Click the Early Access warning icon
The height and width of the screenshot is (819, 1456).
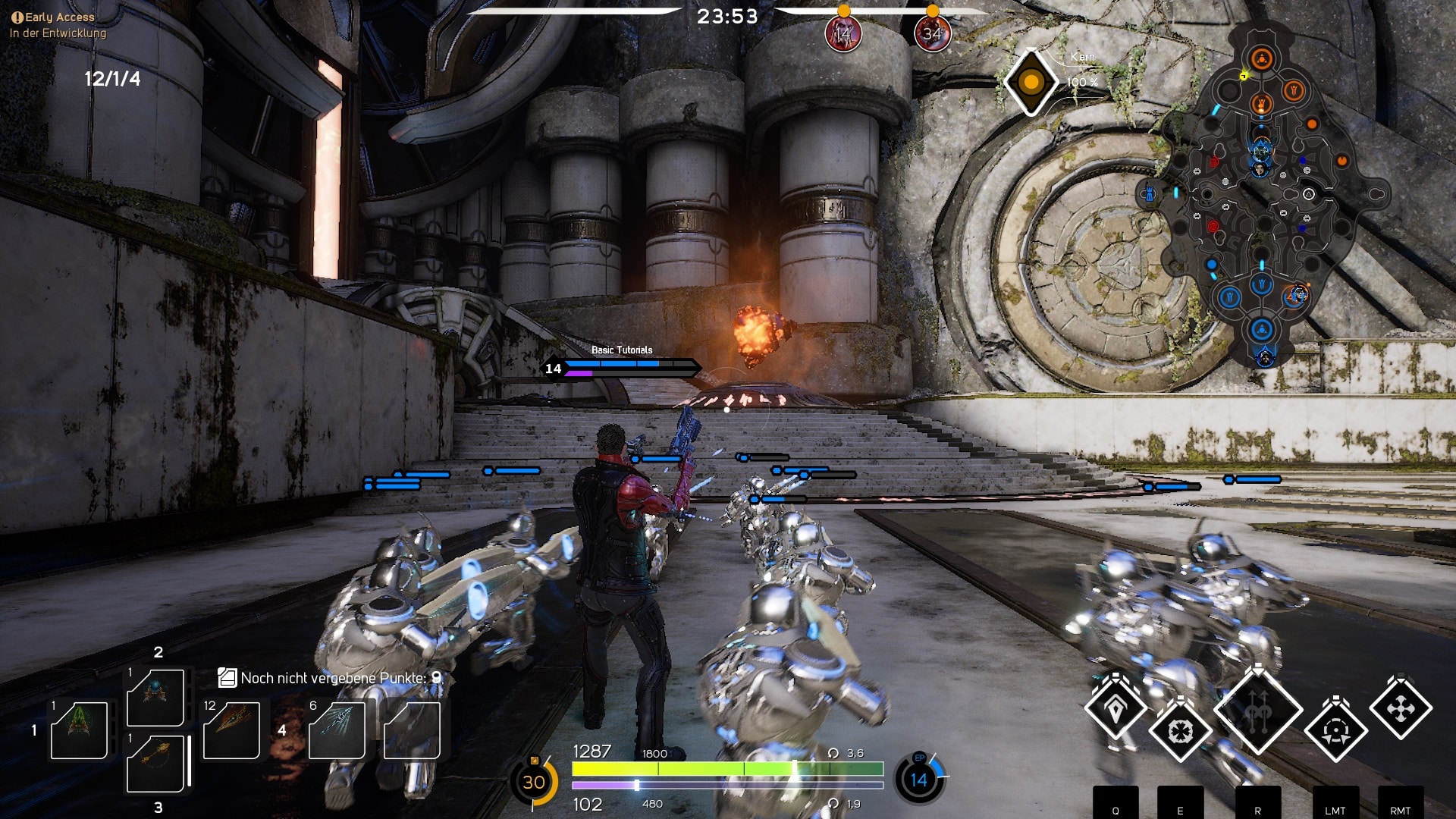17,17
